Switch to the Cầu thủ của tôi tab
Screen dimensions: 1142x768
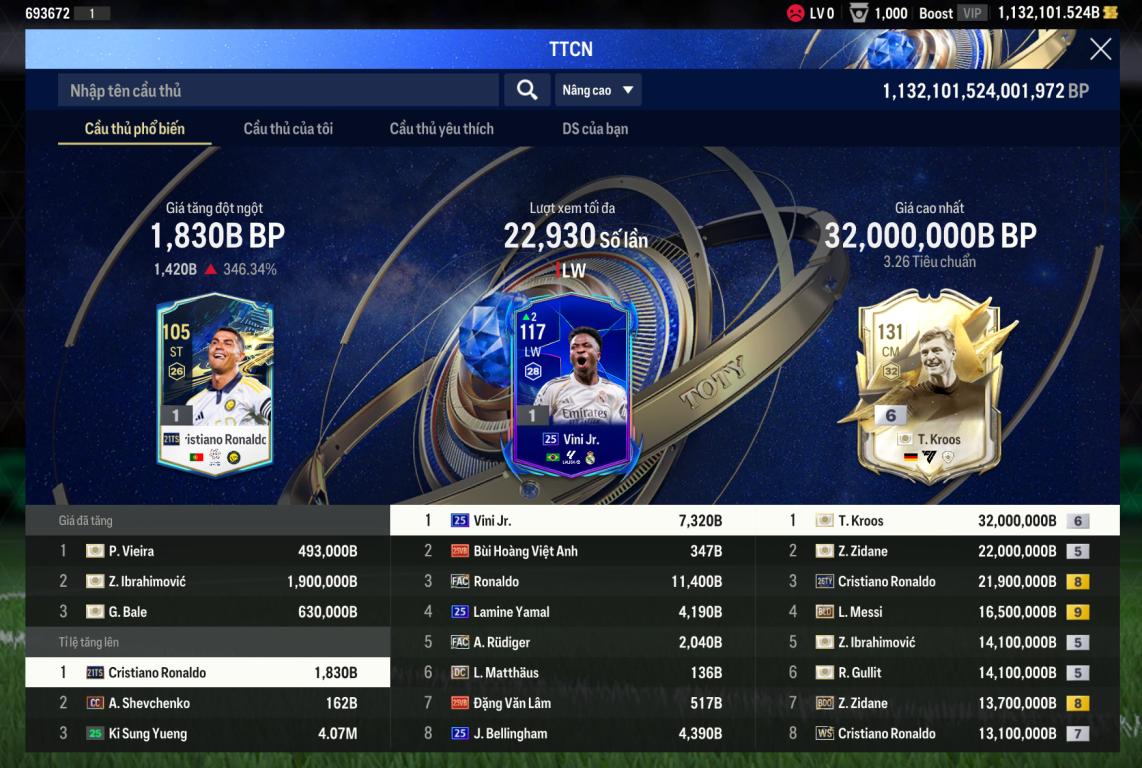pos(288,128)
